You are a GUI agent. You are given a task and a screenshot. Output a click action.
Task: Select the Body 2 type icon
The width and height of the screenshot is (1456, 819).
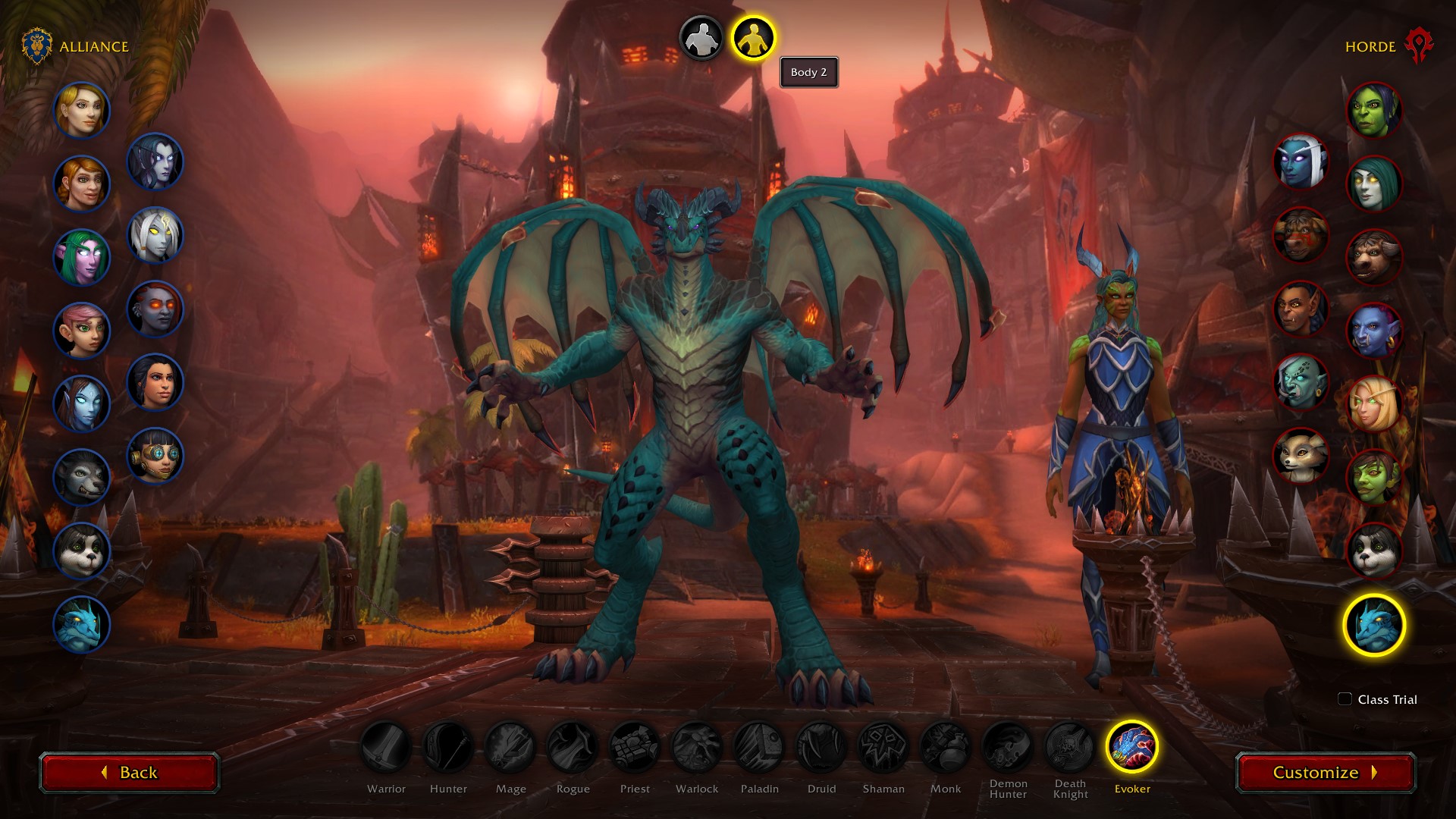[753, 38]
